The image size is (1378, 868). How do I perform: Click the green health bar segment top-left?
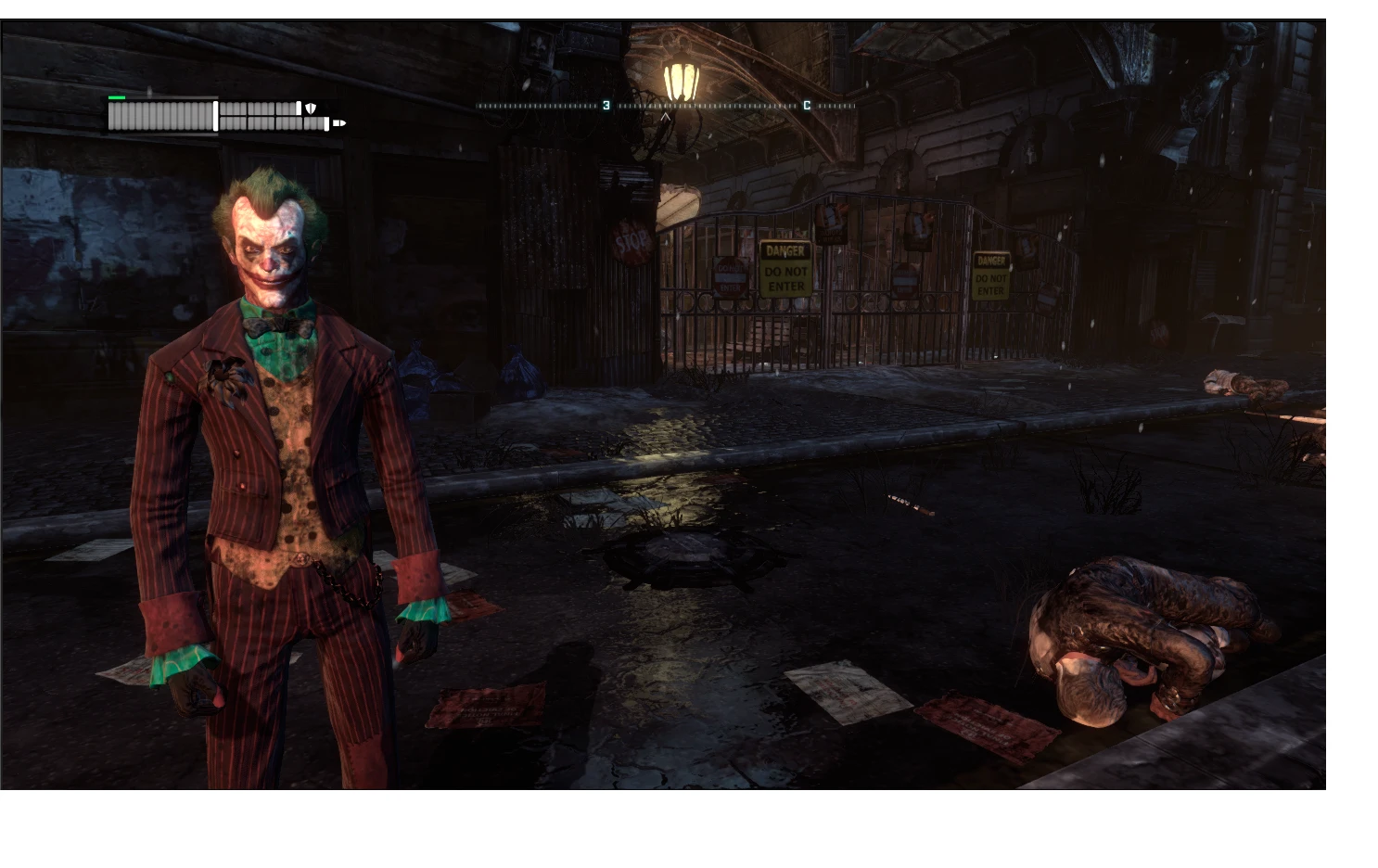117,97
